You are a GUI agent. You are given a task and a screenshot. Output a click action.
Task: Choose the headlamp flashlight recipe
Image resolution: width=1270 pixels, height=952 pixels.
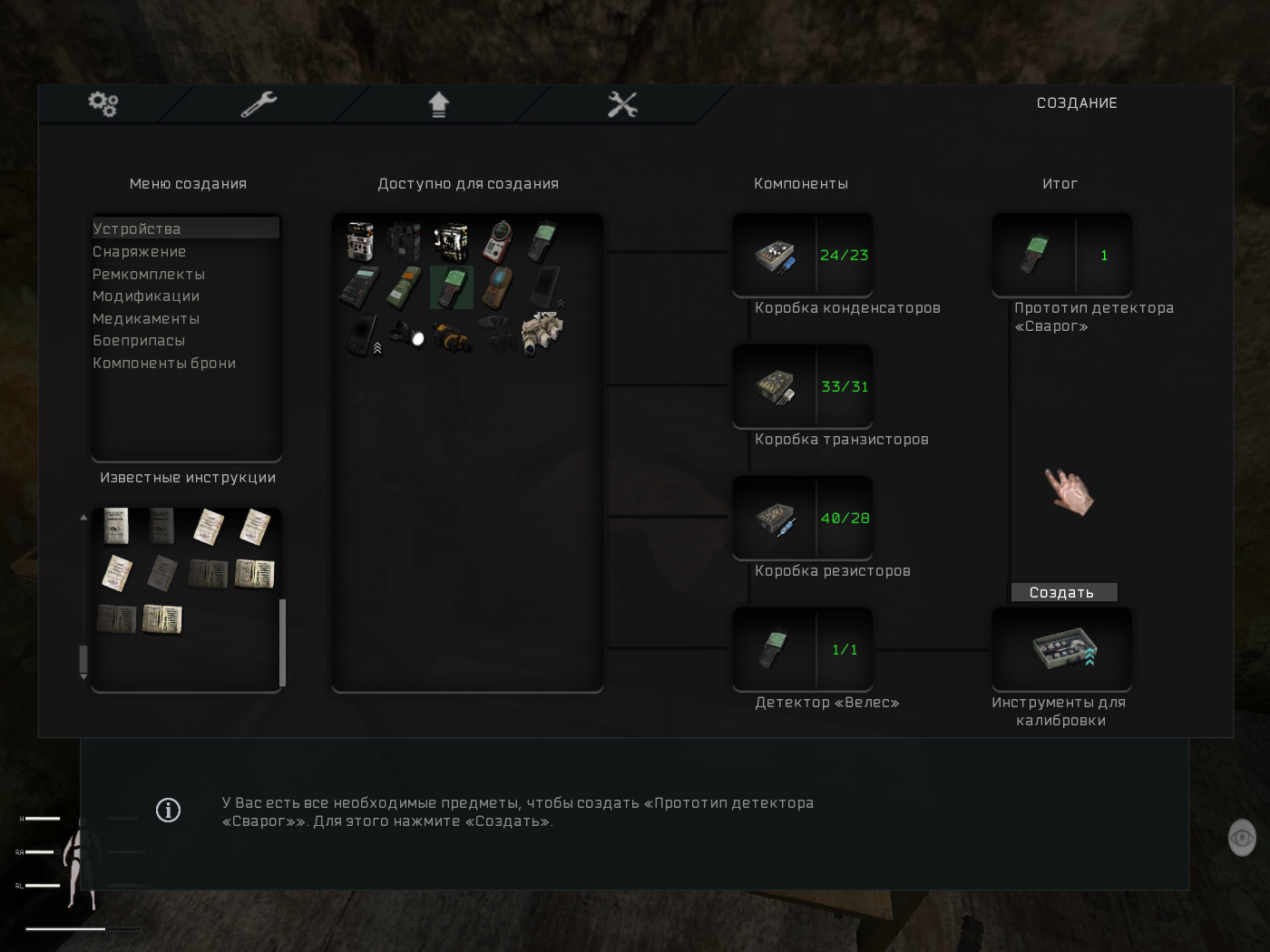[407, 335]
